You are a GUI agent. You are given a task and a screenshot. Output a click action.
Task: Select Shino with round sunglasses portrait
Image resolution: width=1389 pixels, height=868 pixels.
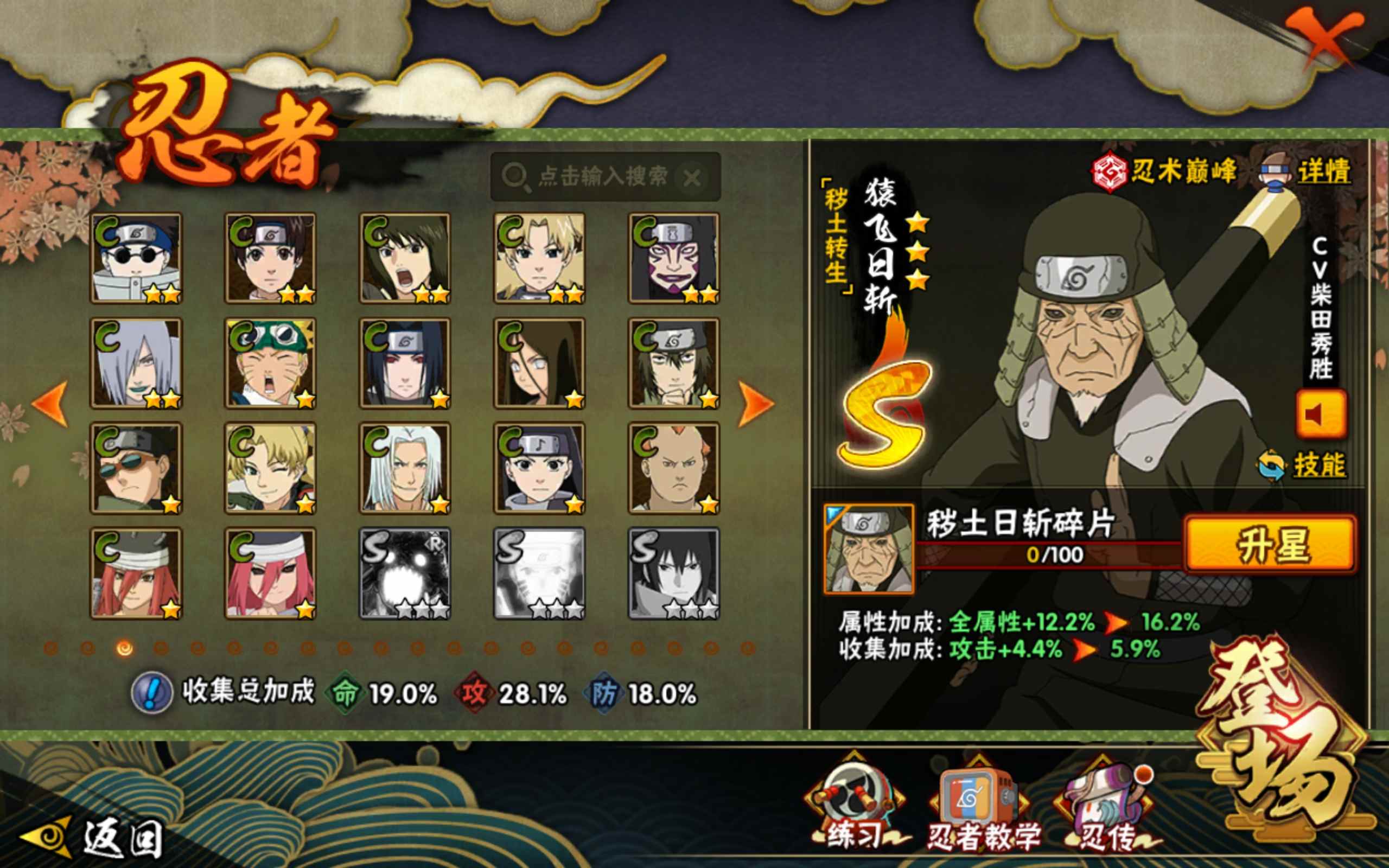point(136,258)
